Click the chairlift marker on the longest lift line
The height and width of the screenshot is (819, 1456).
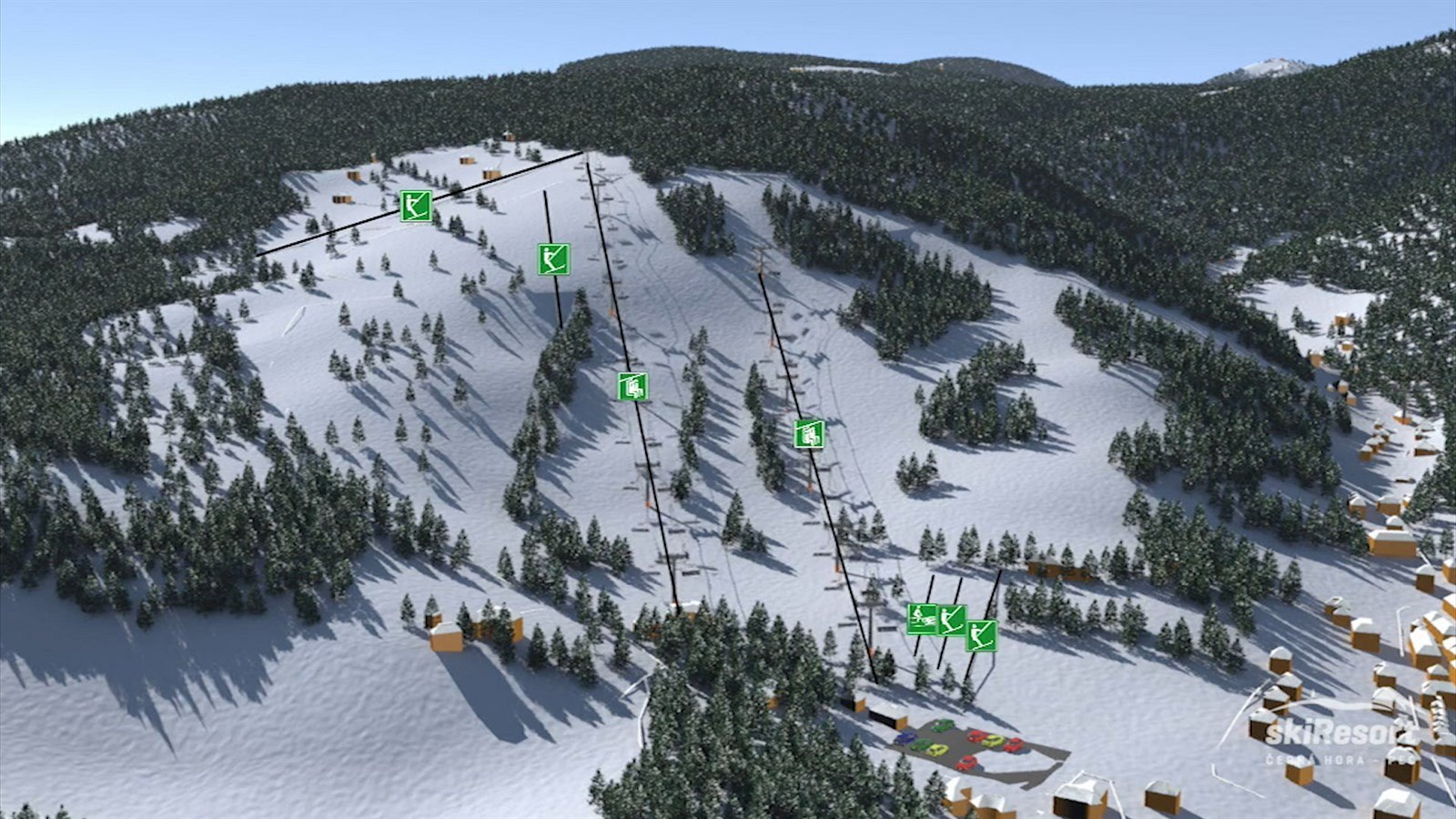point(632,387)
